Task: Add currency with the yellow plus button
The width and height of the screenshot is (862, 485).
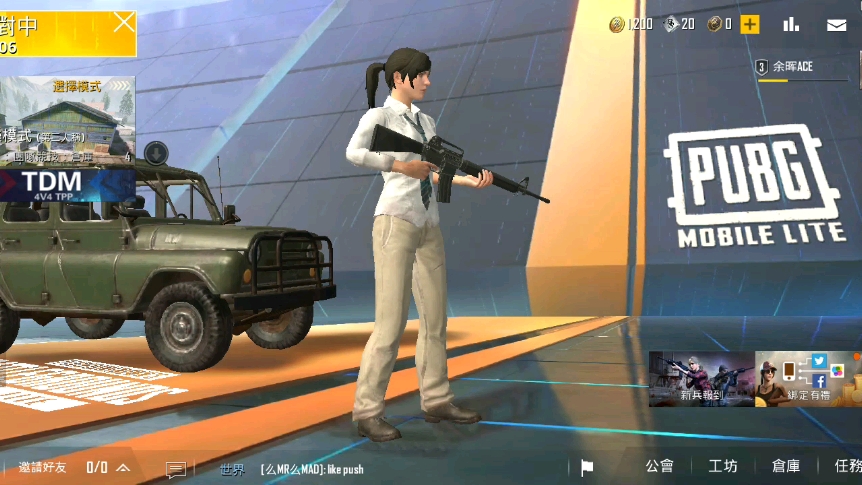Action: (x=749, y=24)
